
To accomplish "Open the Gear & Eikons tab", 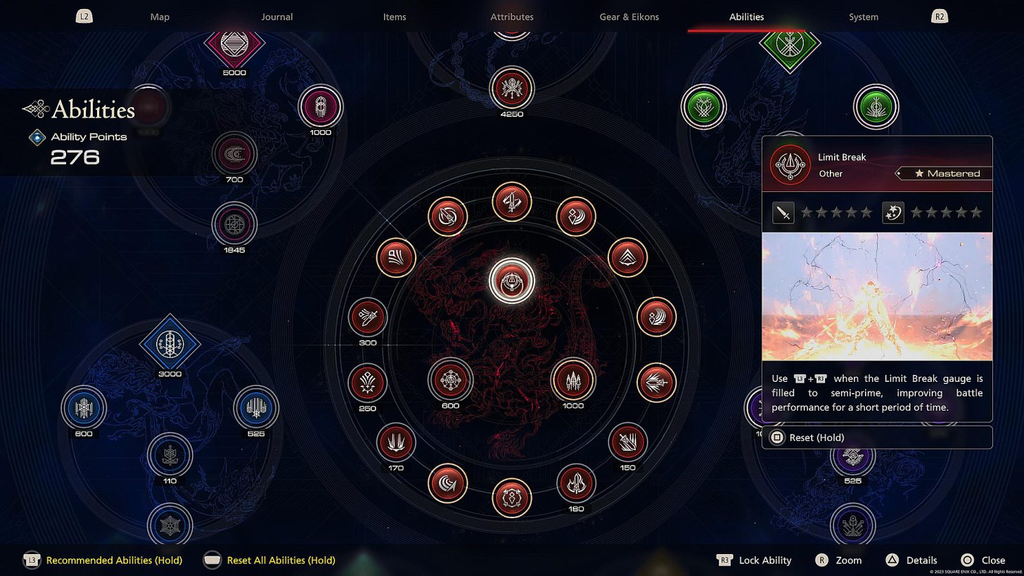I will point(629,17).
